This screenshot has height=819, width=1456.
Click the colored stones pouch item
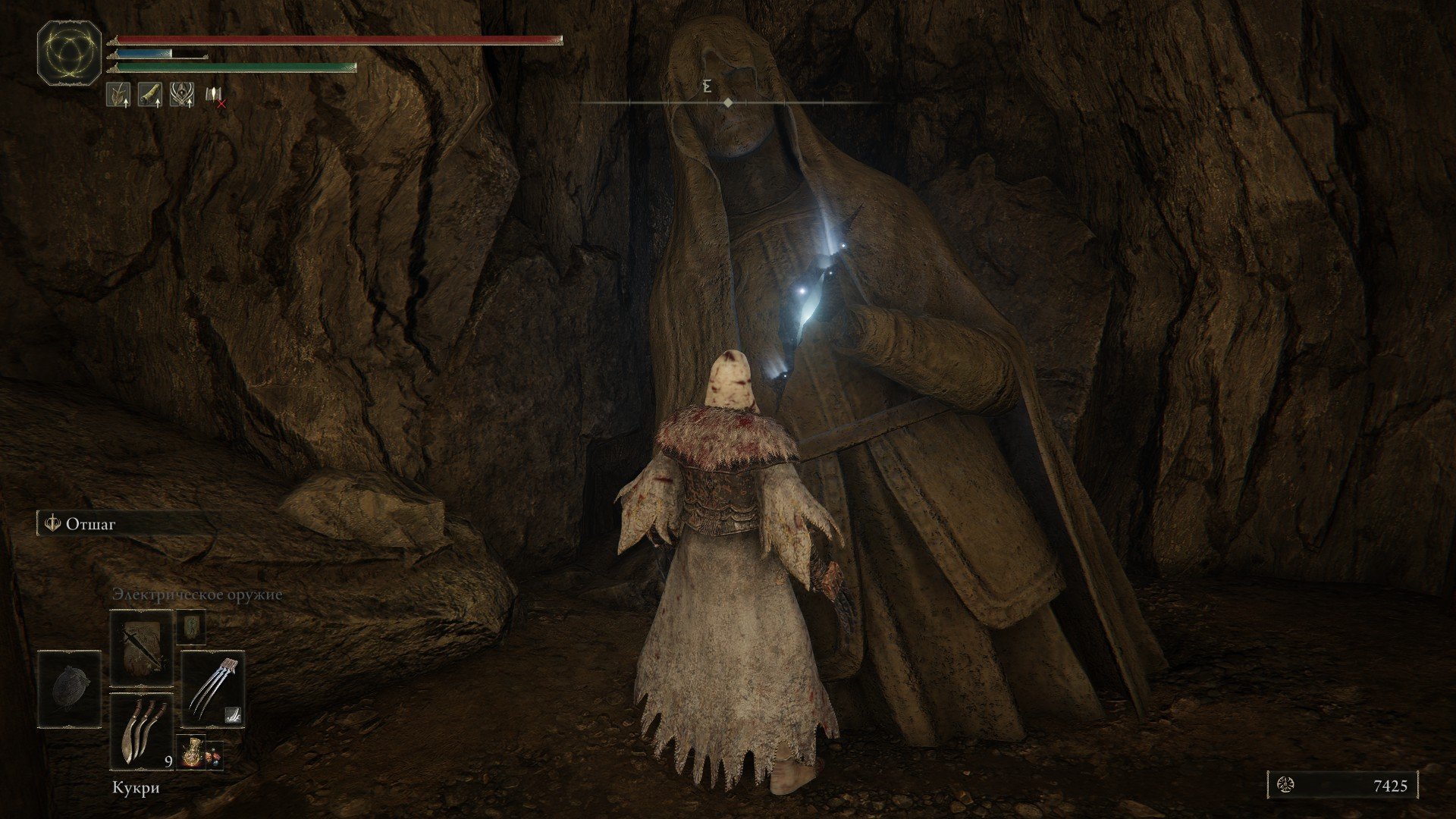tap(215, 754)
